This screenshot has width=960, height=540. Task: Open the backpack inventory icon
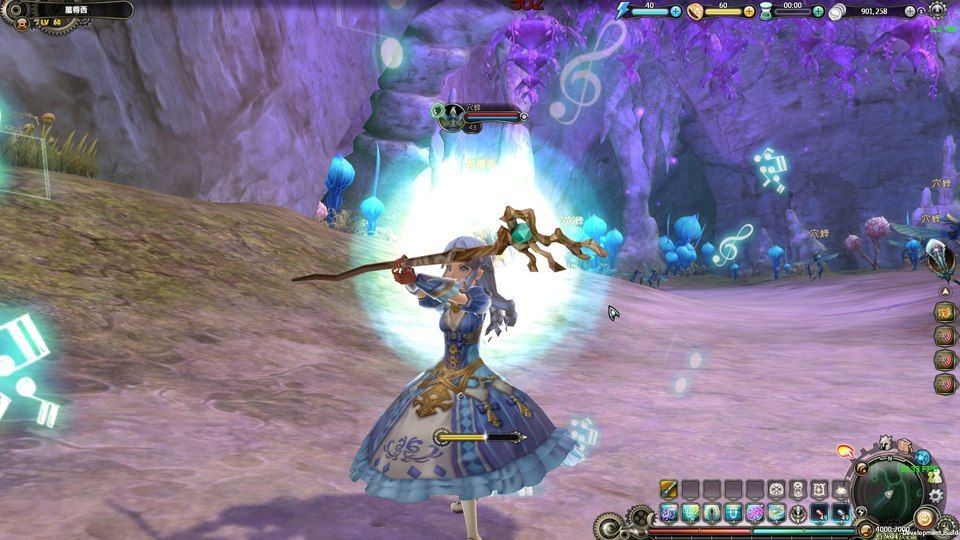coord(904,446)
